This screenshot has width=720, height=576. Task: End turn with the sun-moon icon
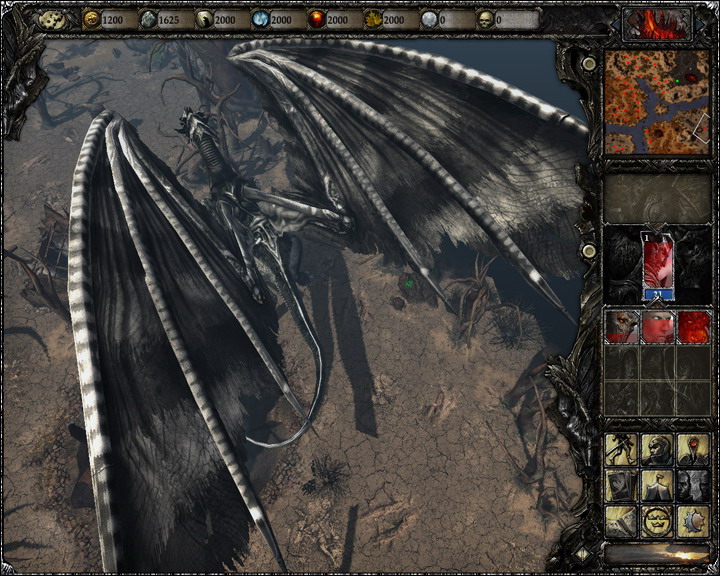[693, 520]
